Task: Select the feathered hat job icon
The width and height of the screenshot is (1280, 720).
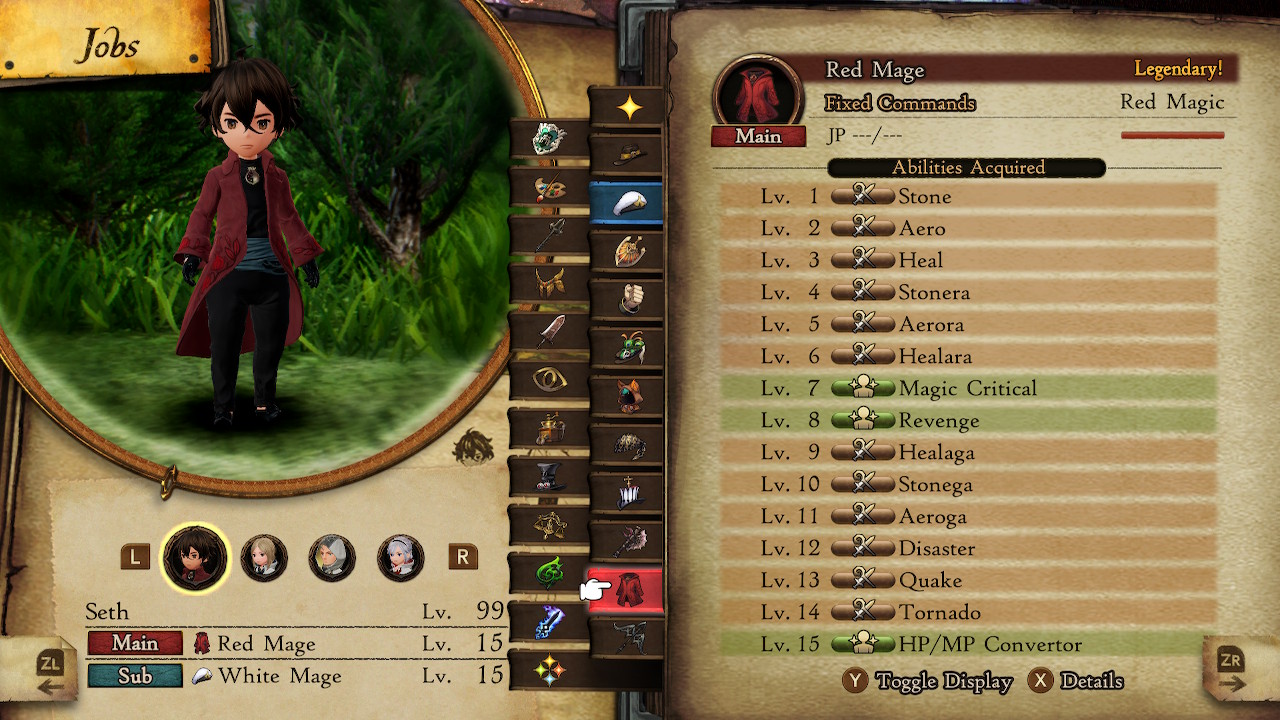Action: pos(630,155)
